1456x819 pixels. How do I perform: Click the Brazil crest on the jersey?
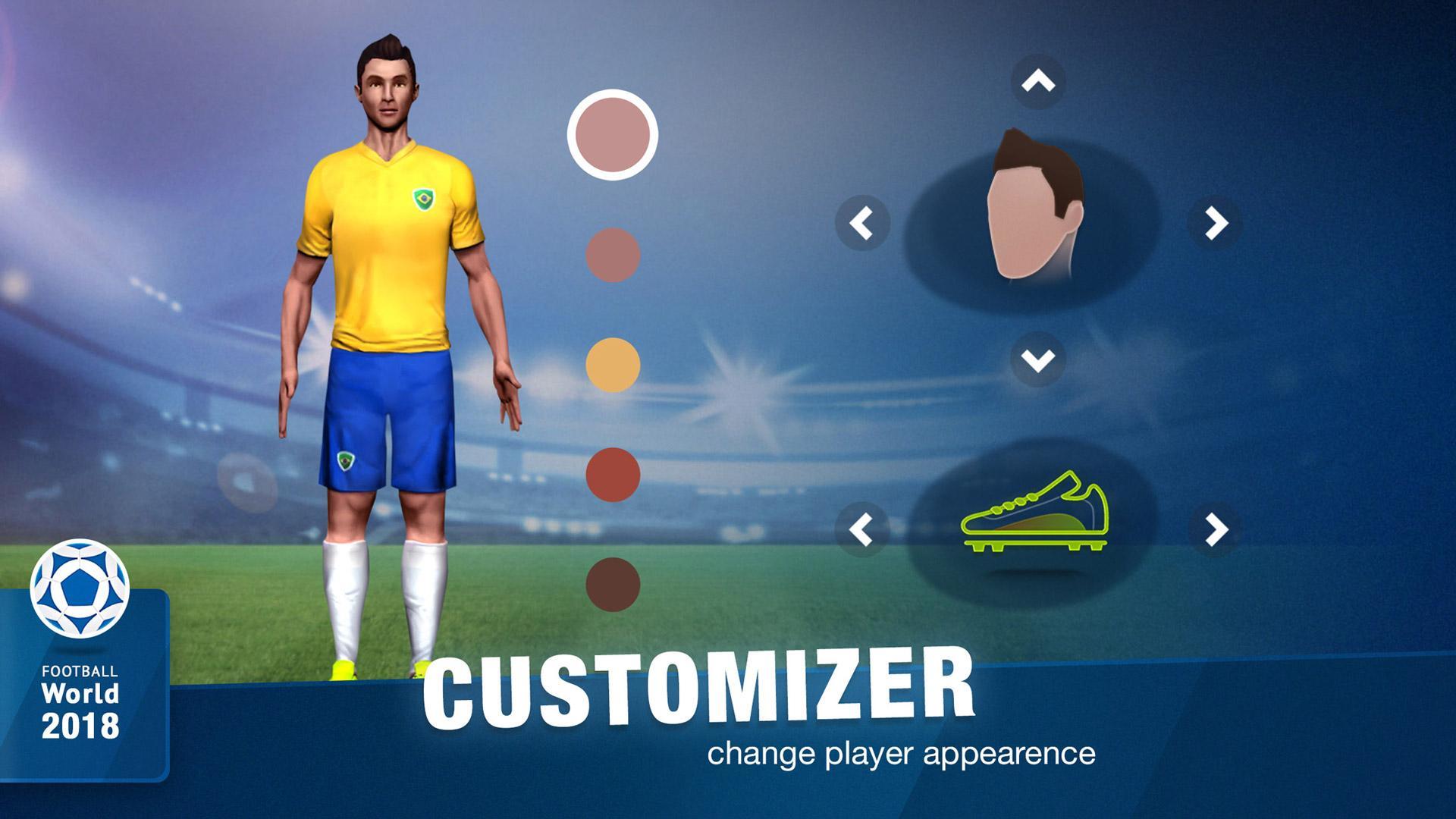coord(423,199)
